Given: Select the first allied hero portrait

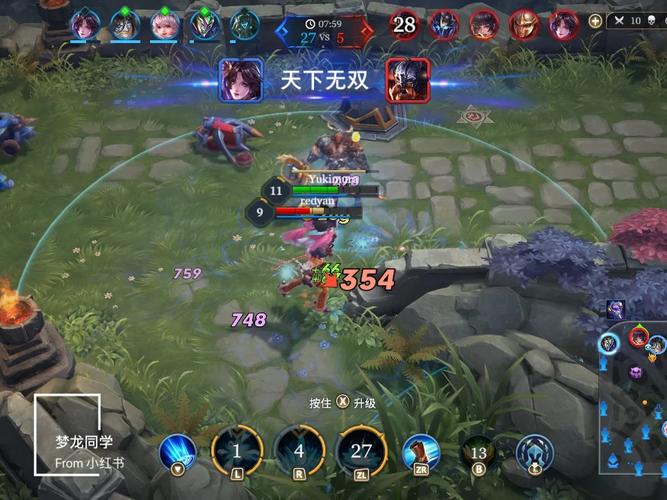Looking at the screenshot, I should coord(84,23).
